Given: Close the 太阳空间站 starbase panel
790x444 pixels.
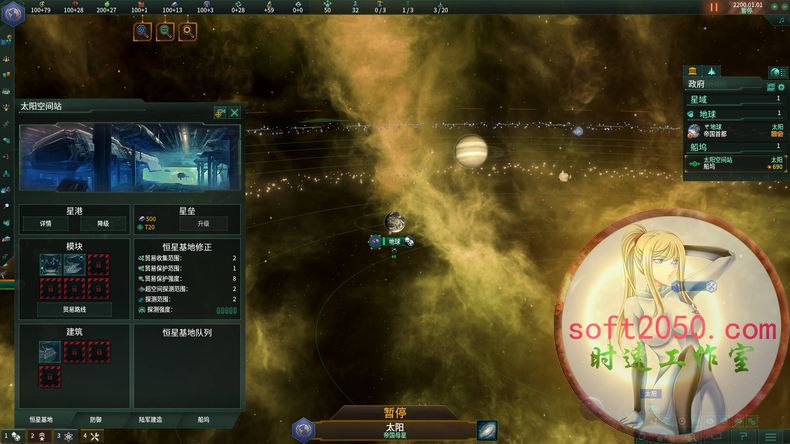Looking at the screenshot, I should coord(234,113).
